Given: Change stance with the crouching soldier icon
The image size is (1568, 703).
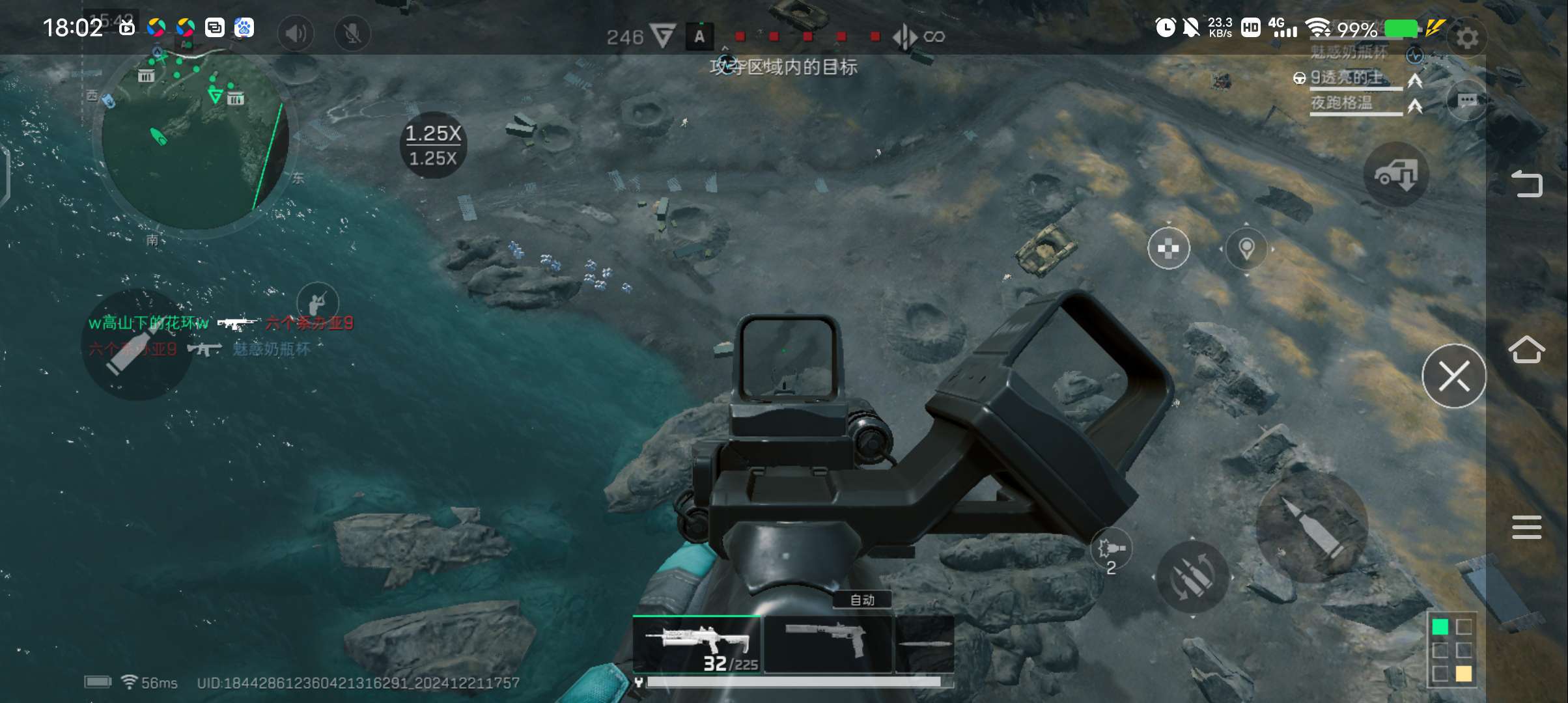Looking at the screenshot, I should [317, 303].
